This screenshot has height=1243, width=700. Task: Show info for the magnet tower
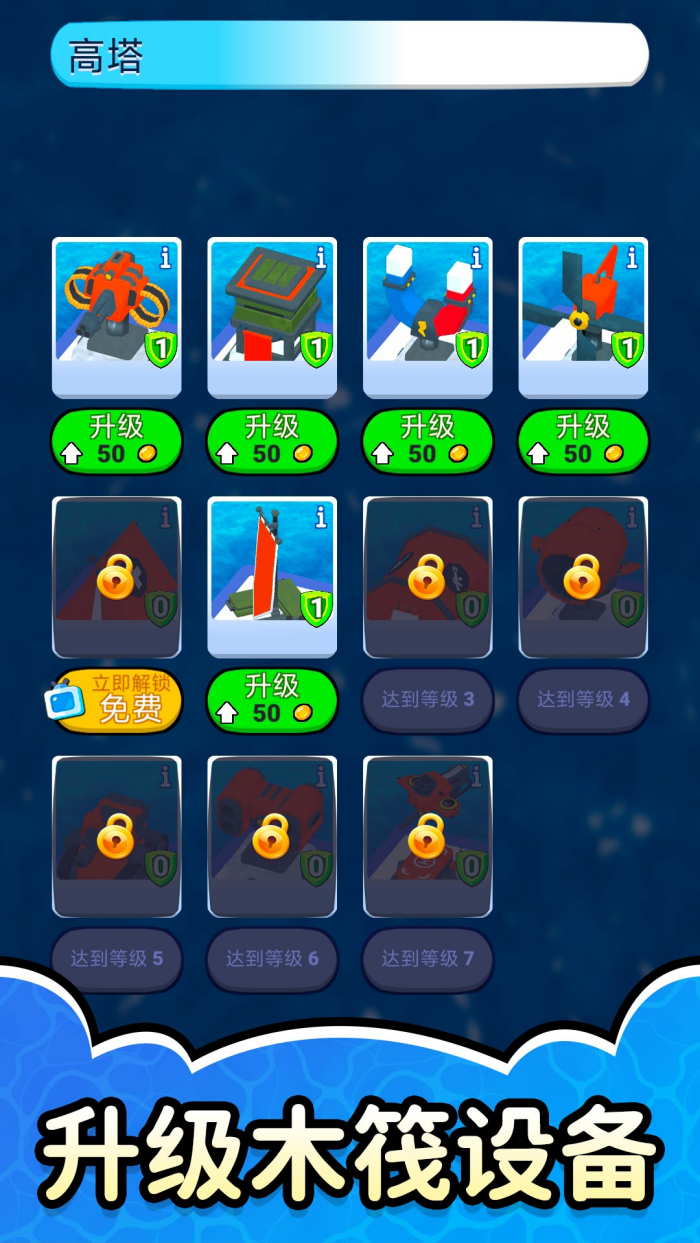point(477,258)
